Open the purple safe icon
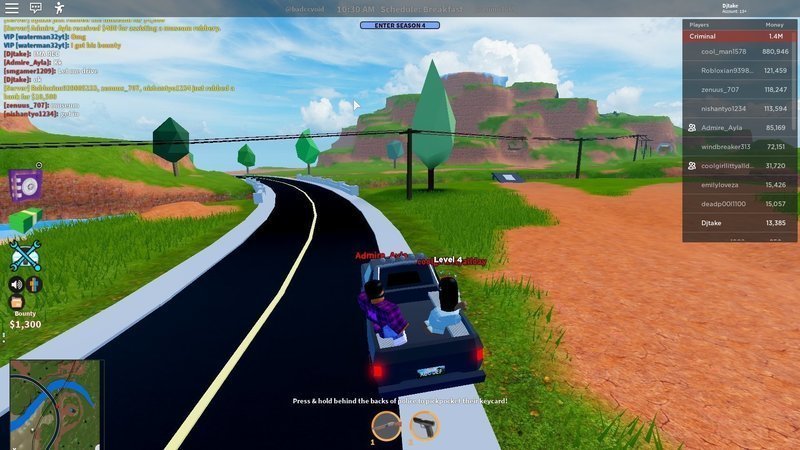 click(24, 185)
